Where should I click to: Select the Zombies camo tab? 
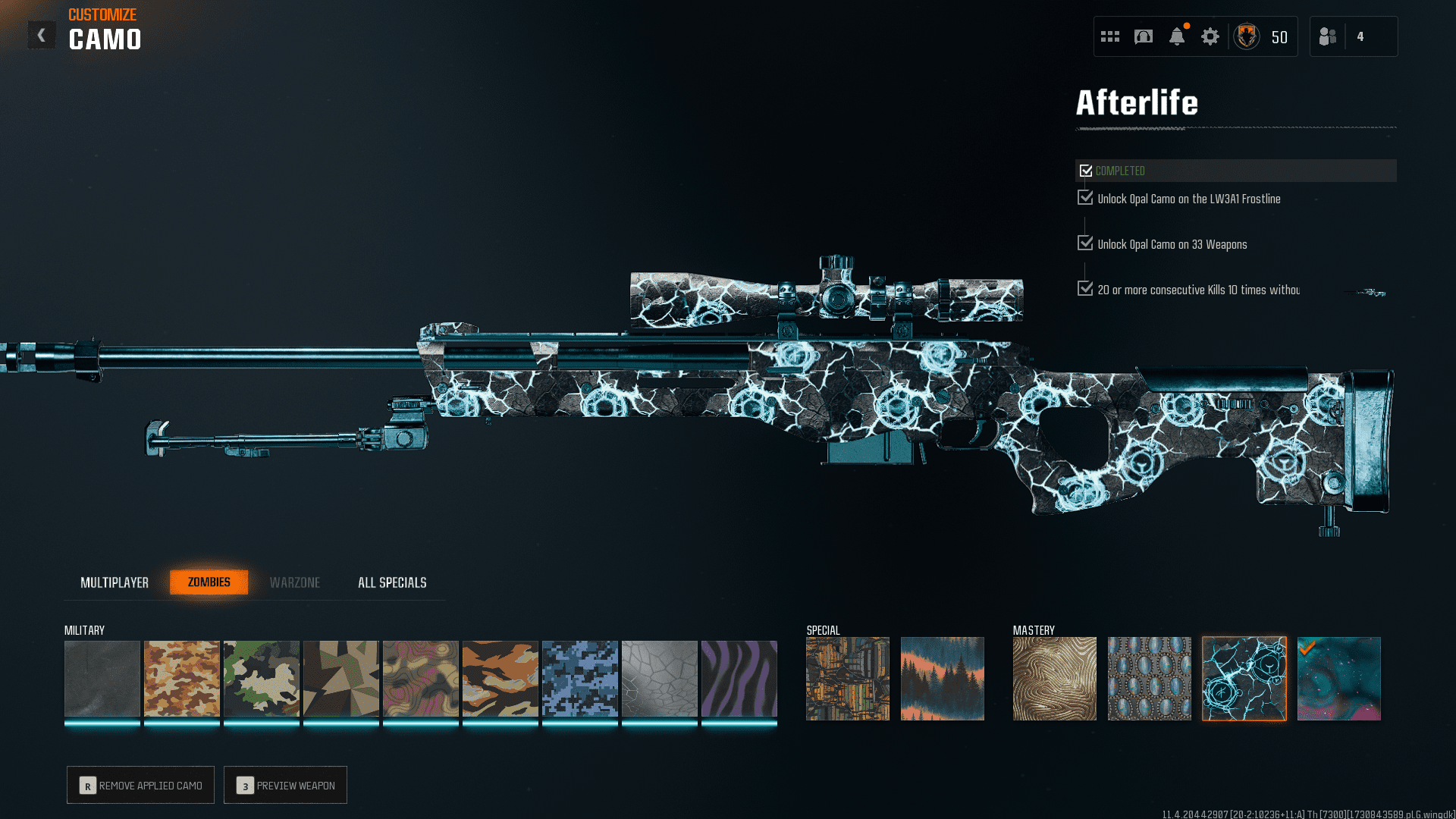point(209,582)
